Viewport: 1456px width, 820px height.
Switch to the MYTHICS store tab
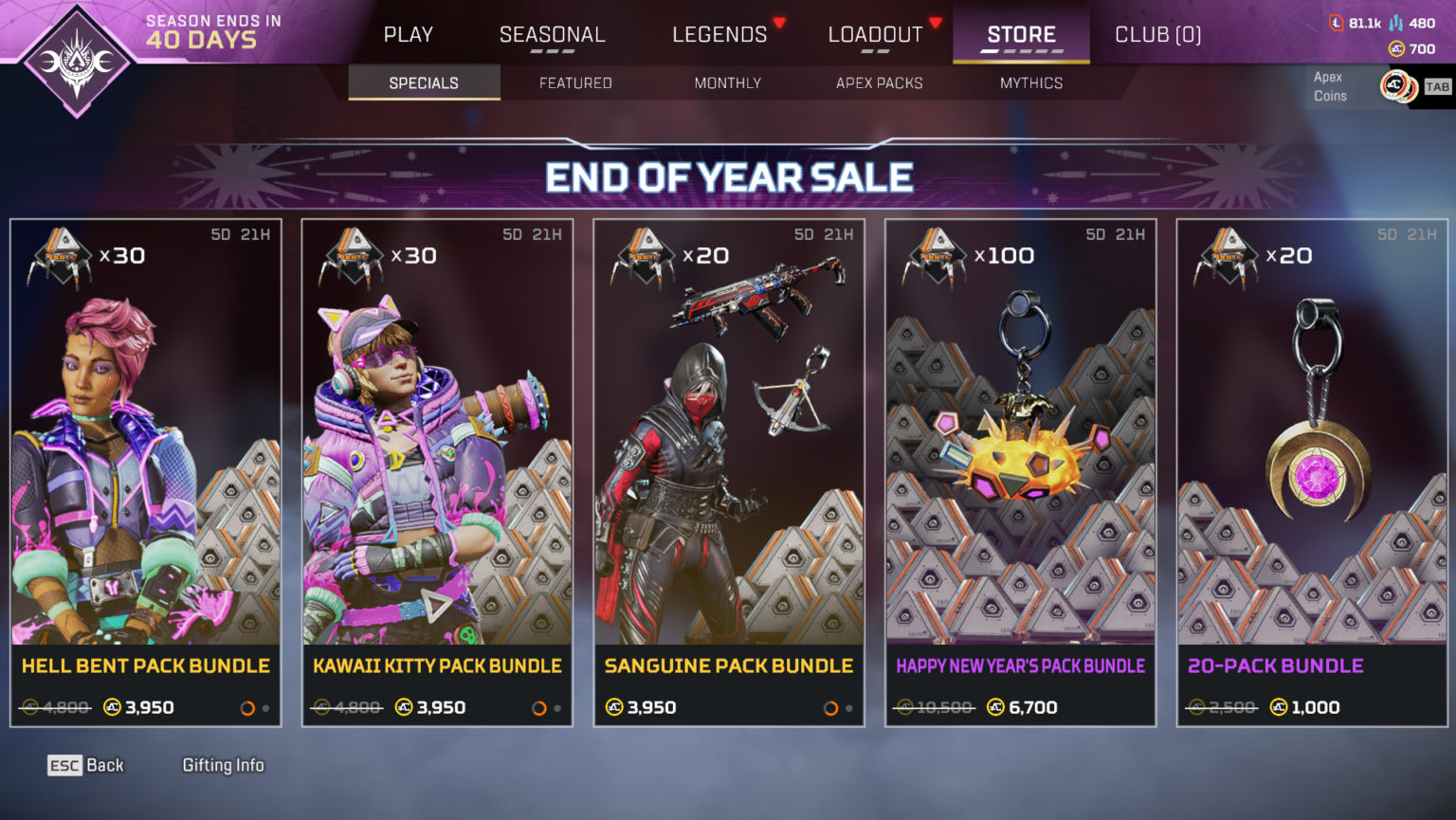(1032, 83)
